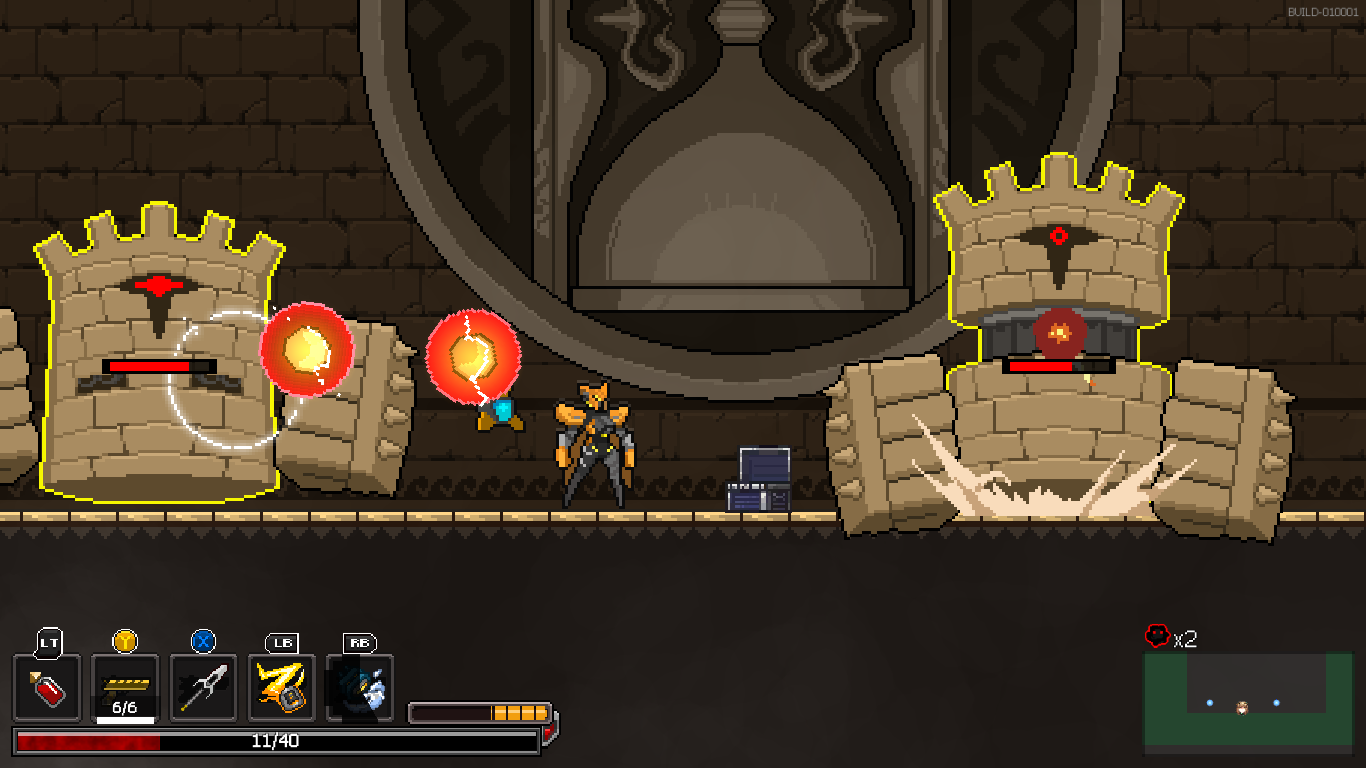Select the darkened bomb item in the RB slot
The image size is (1366, 768).
[x=360, y=688]
